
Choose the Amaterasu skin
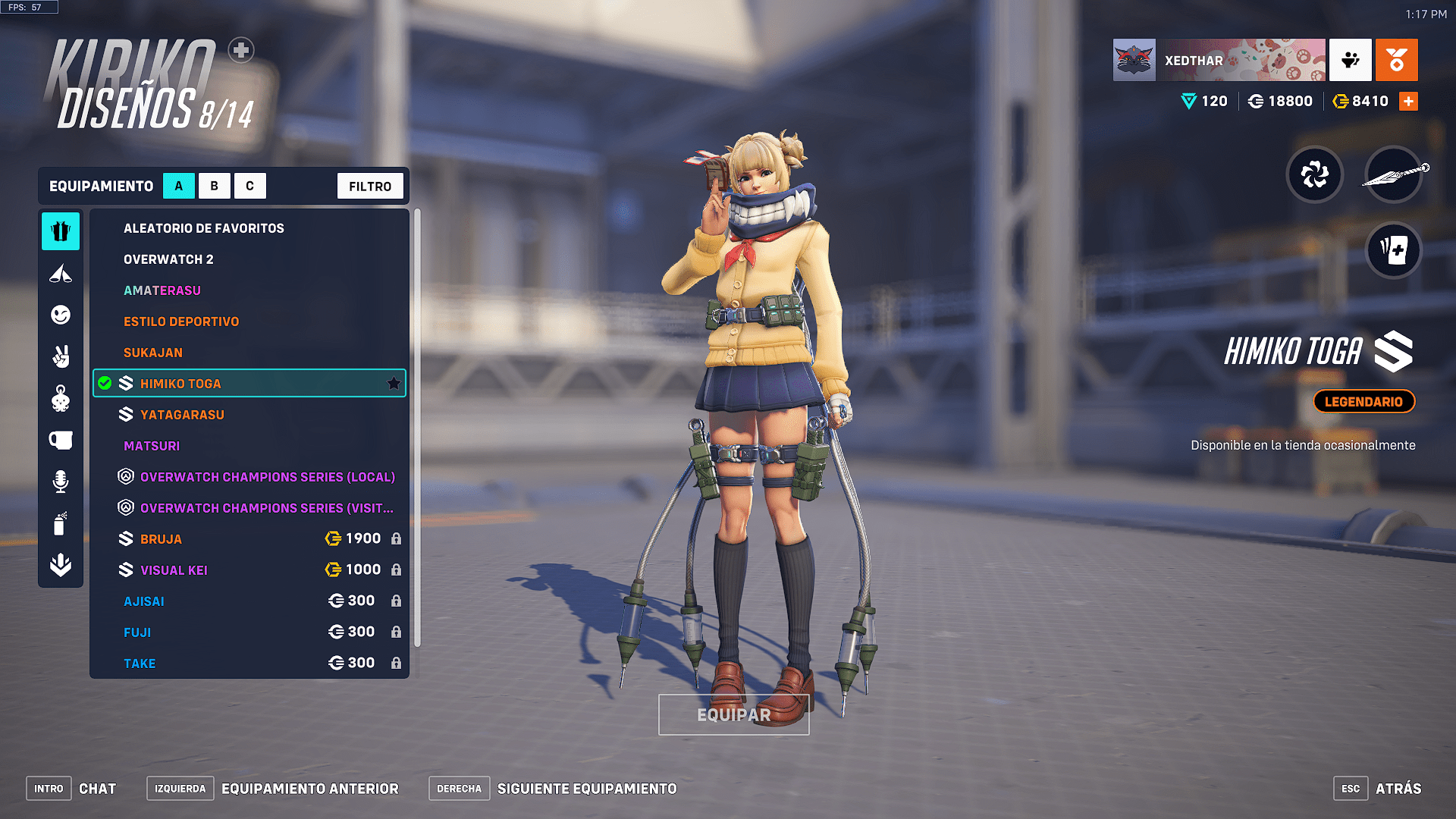[x=162, y=290]
